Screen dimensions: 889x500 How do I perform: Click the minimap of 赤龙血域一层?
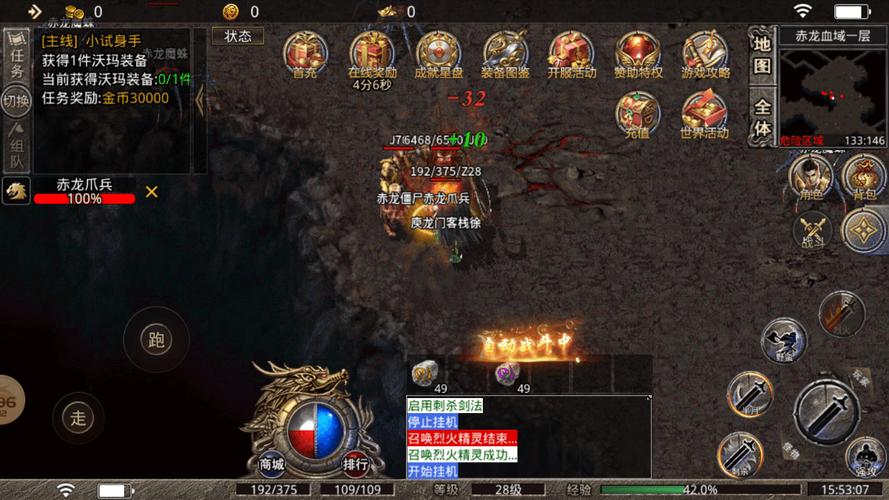tap(832, 92)
